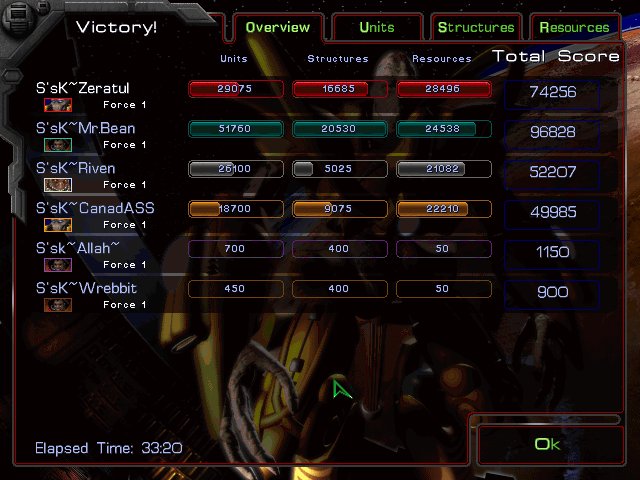
Task: Show the Structures score tab
Action: 475,27
